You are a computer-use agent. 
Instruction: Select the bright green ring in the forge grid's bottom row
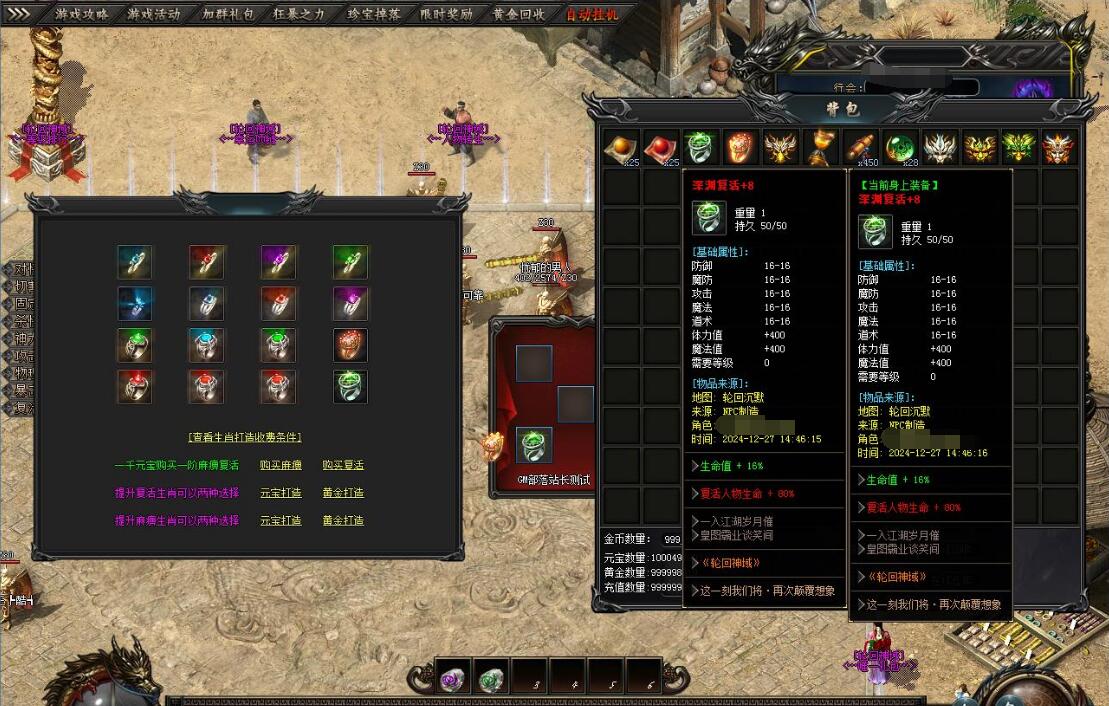[x=350, y=386]
